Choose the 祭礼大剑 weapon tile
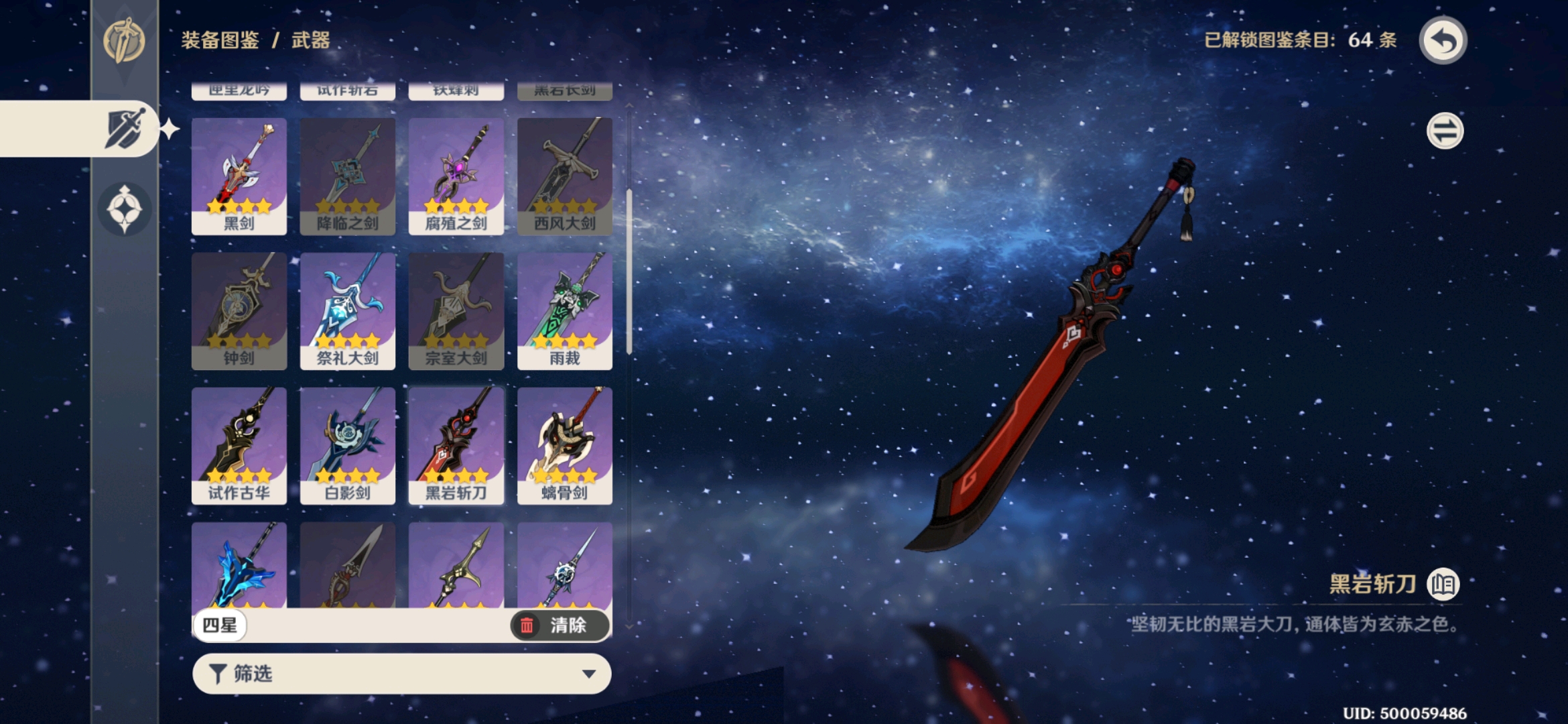1568x724 pixels. (348, 311)
